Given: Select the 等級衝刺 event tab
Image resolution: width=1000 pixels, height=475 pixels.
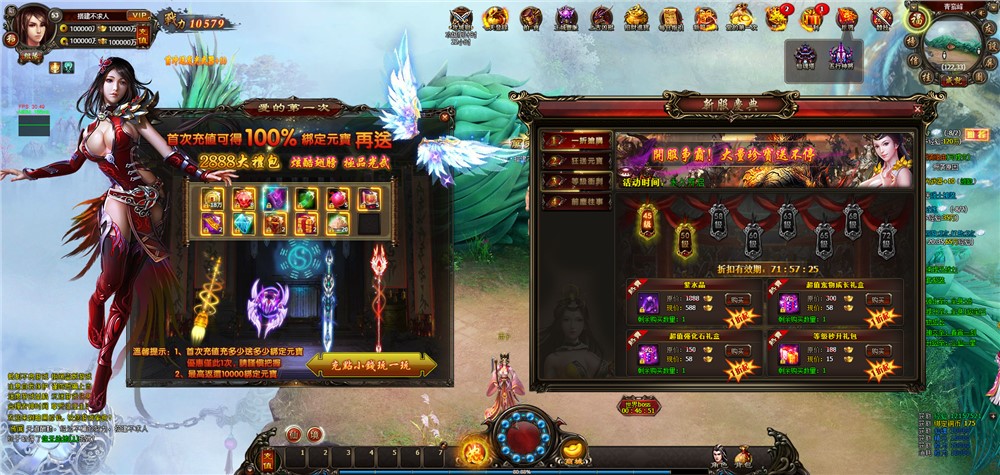Looking at the screenshot, I should pos(575,182).
